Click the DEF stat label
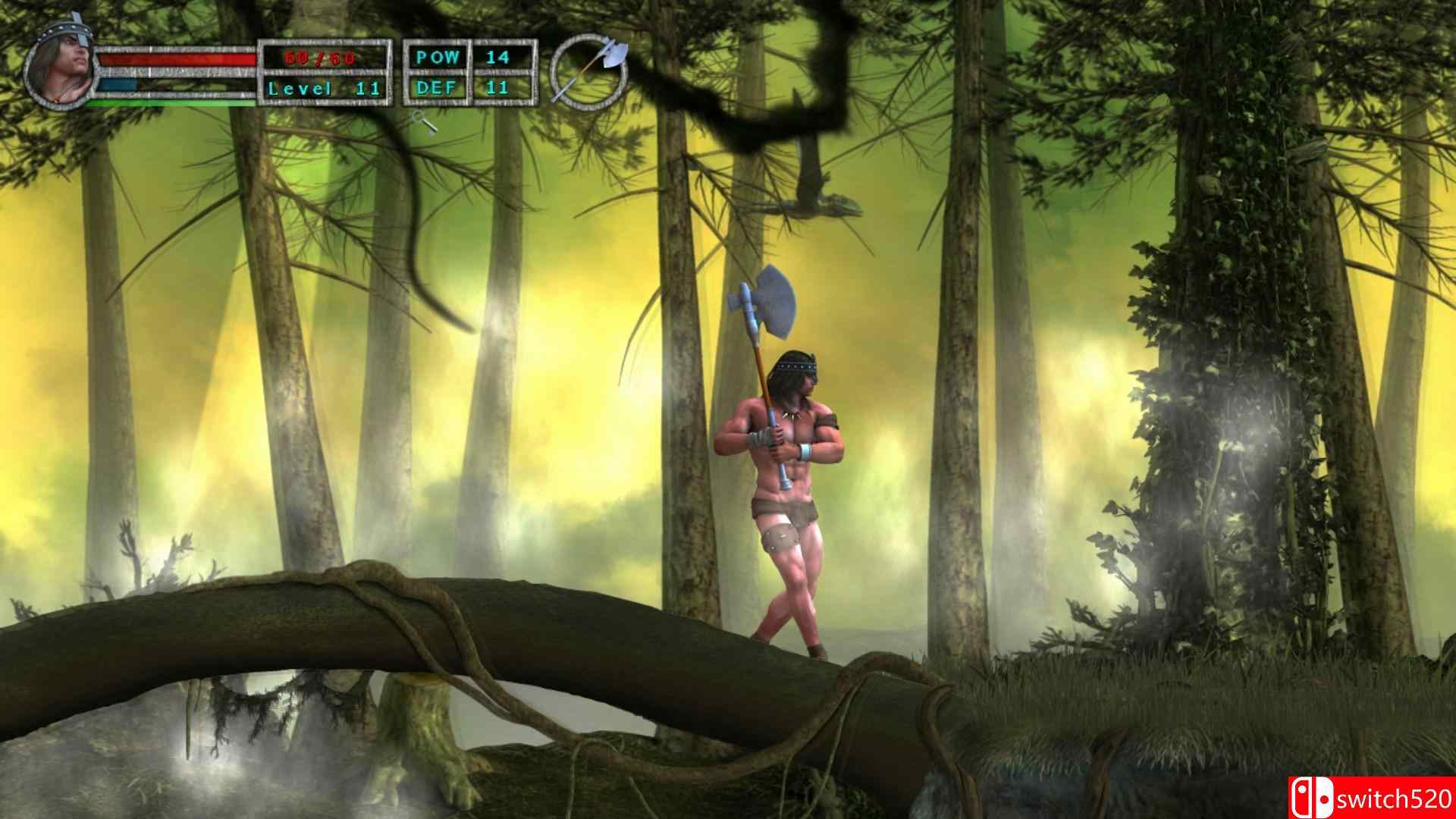 pos(438,87)
